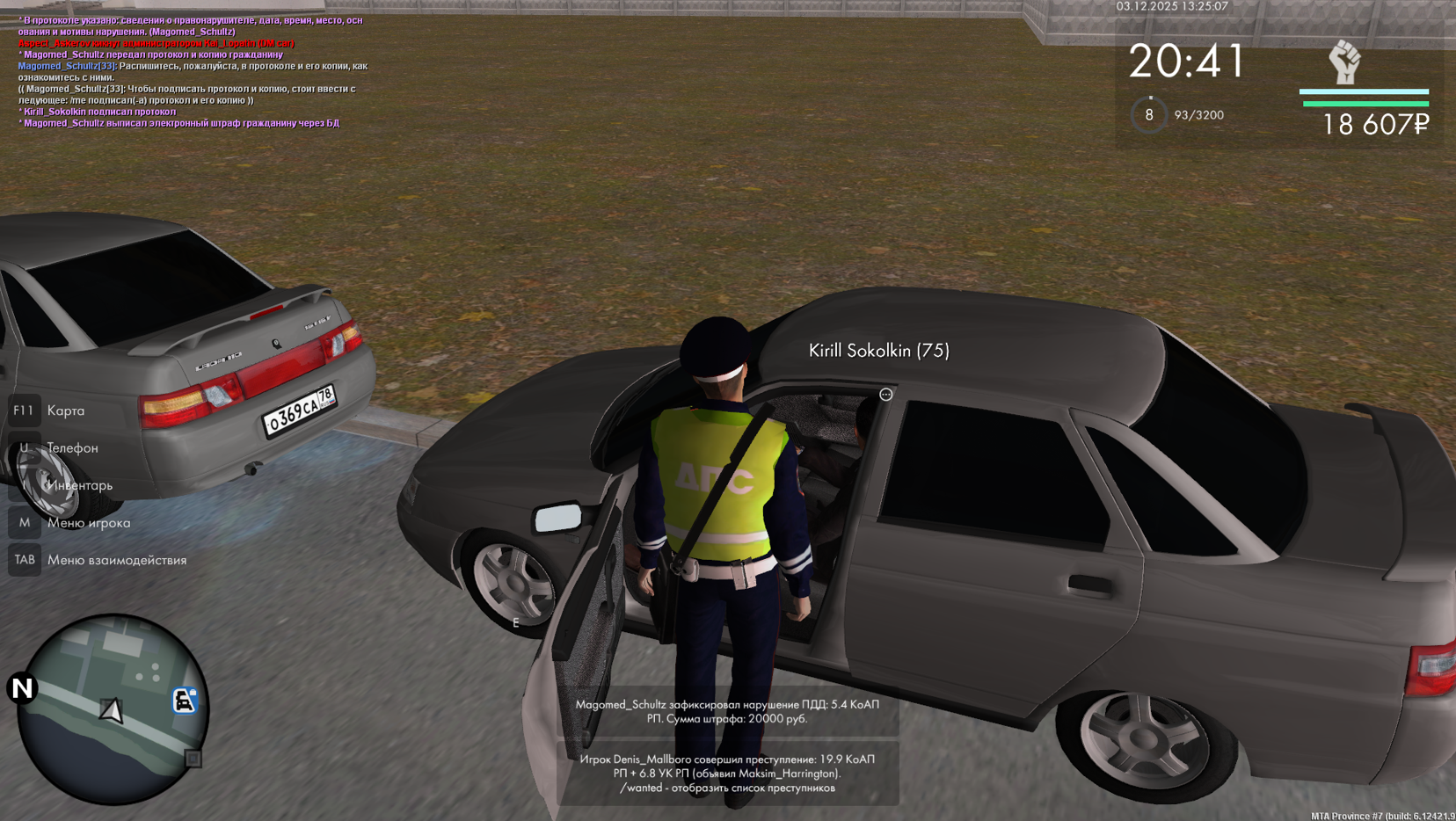
Task: Open the Меню игрока entry
Action: [x=88, y=523]
